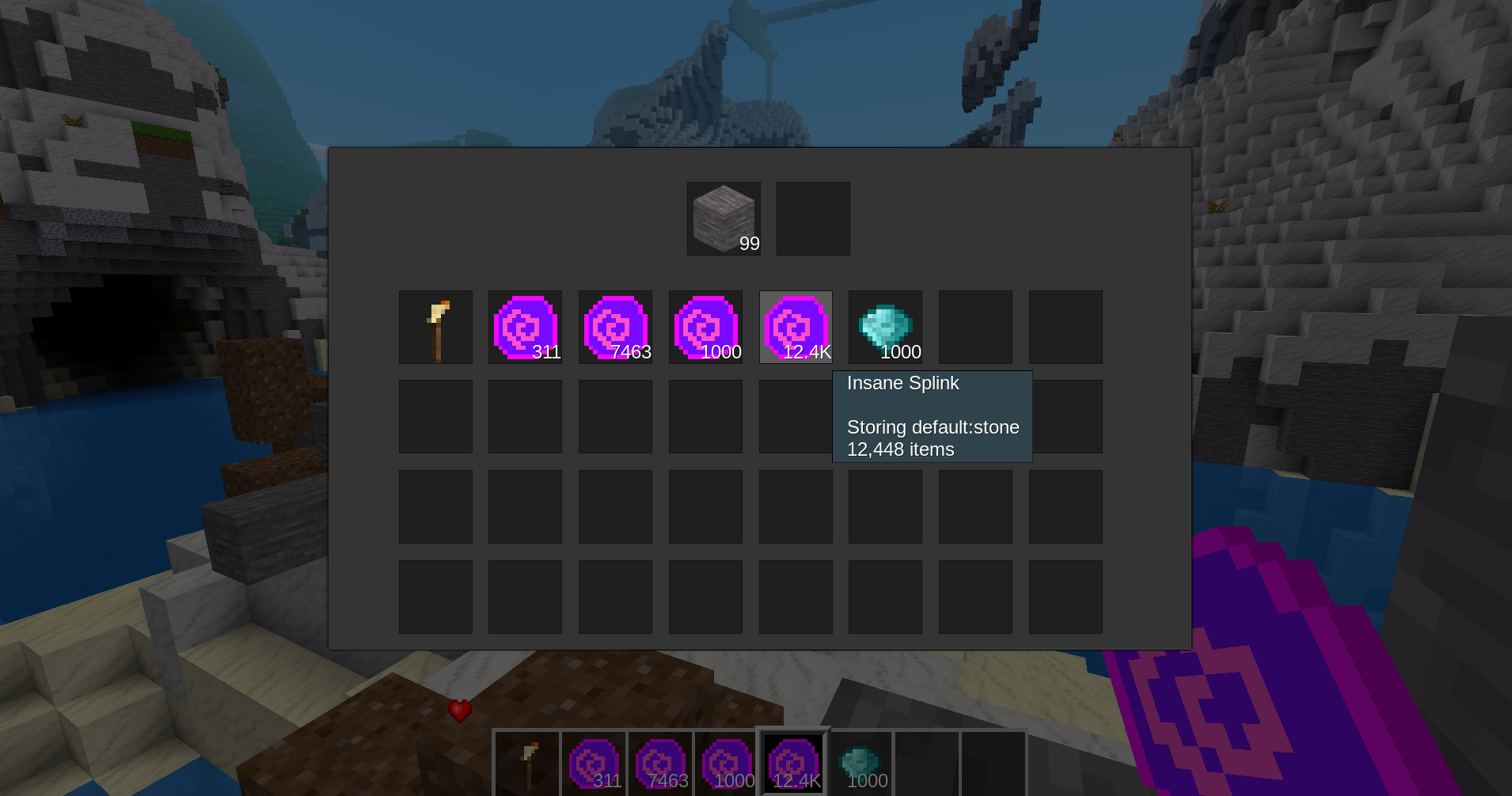Select the torch in the bottom hotbar
Viewport: 1512px width, 796px height.
coord(528,763)
